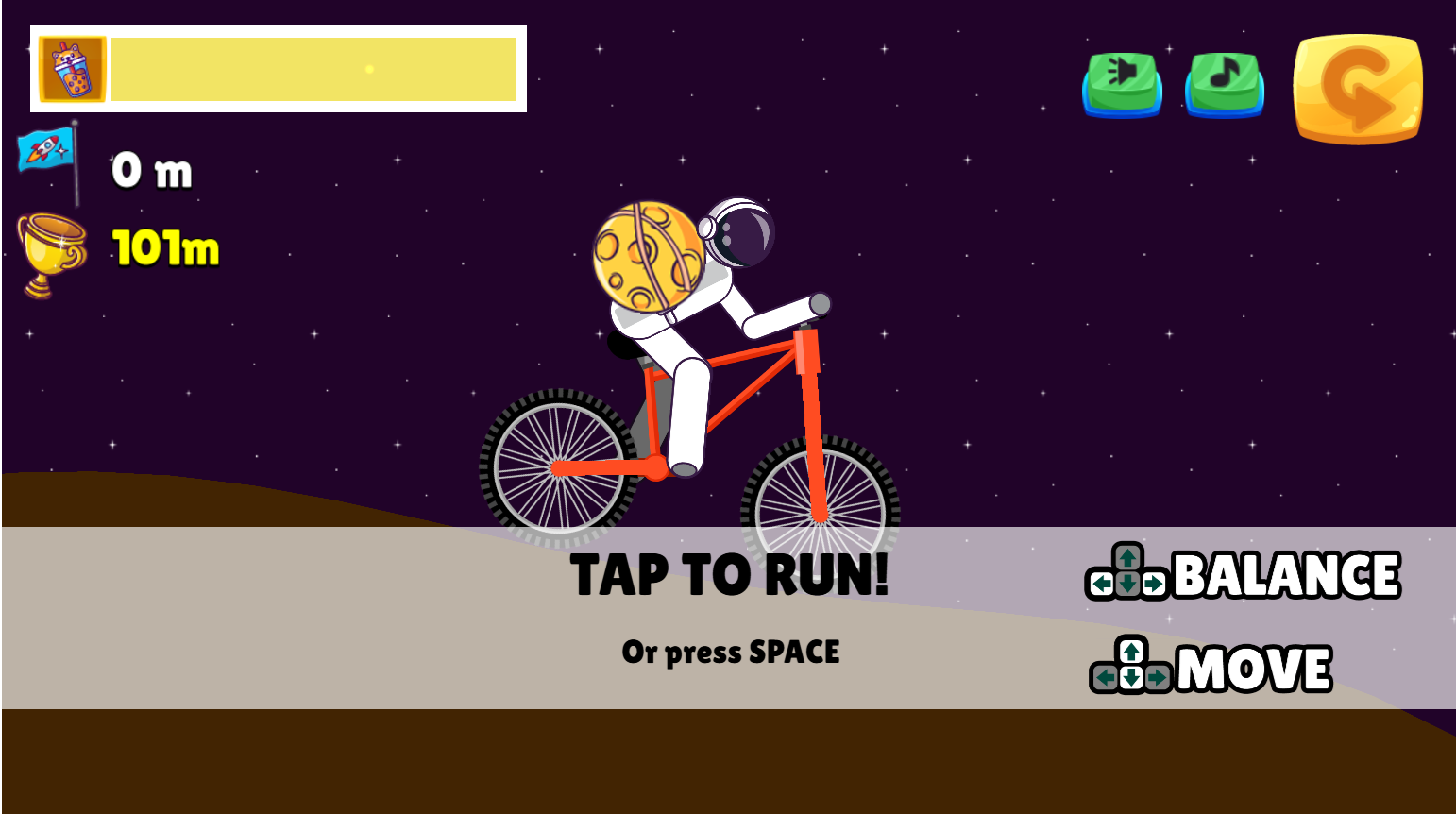The width and height of the screenshot is (1456, 814).
Task: Click the gold trophy icon
Action: pos(52,246)
